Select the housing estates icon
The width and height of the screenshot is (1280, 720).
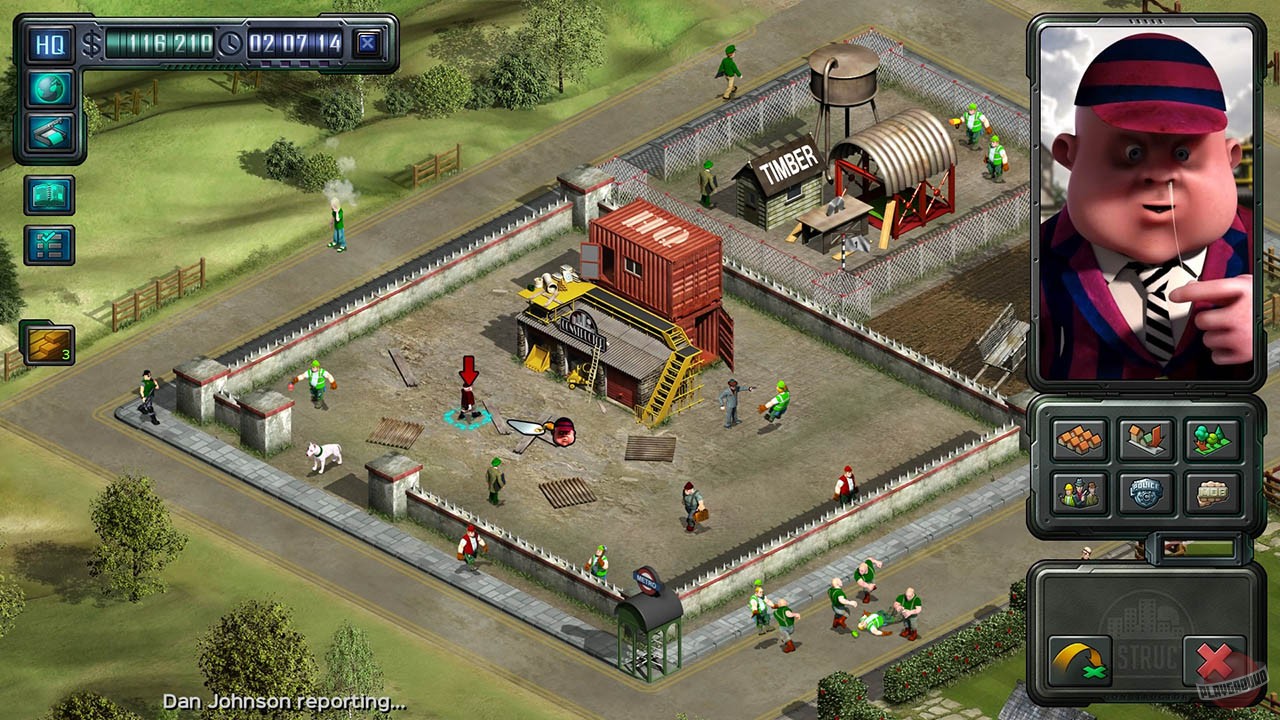point(1080,440)
